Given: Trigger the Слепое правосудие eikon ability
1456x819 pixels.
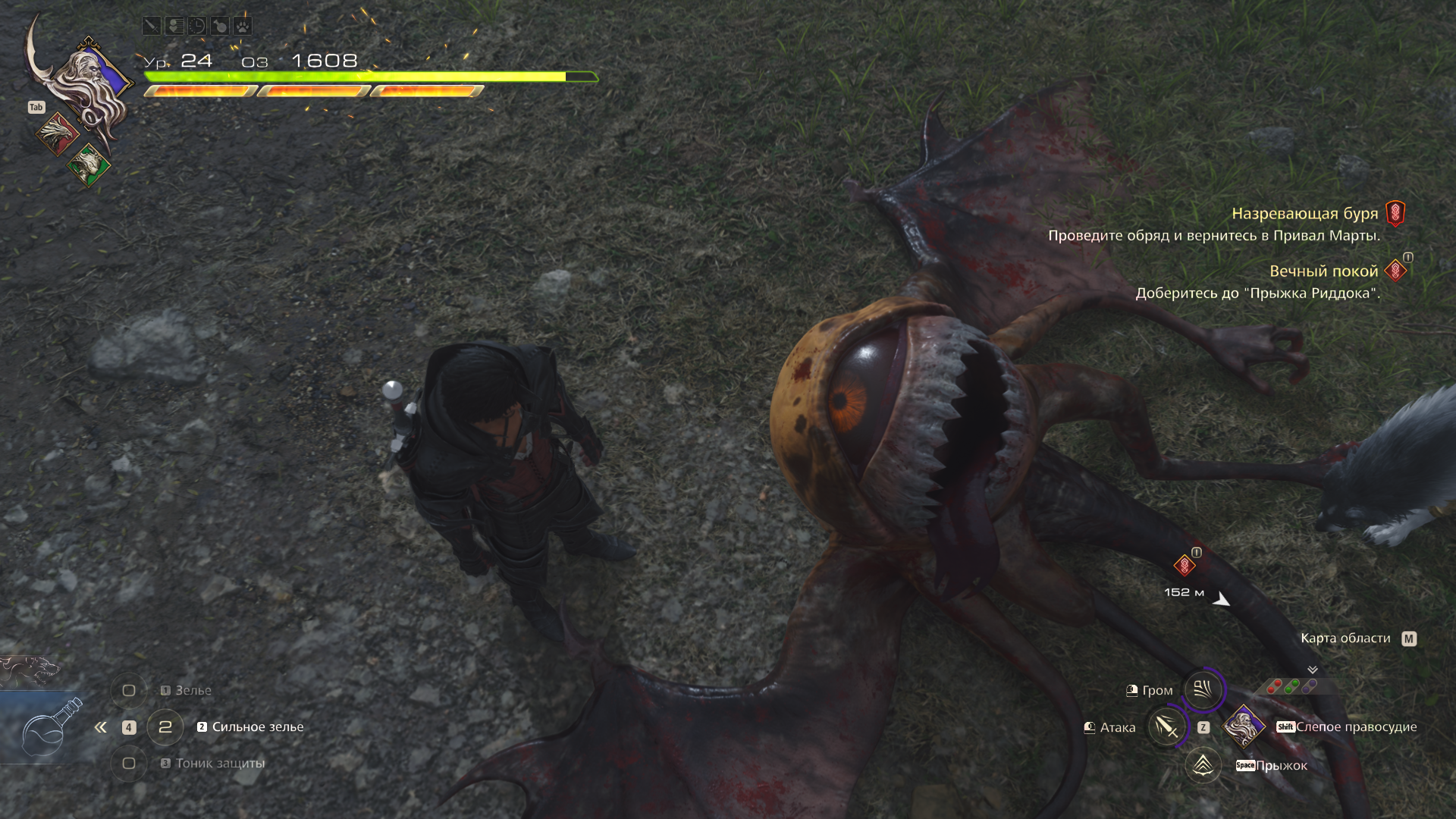Looking at the screenshot, I should [1244, 726].
